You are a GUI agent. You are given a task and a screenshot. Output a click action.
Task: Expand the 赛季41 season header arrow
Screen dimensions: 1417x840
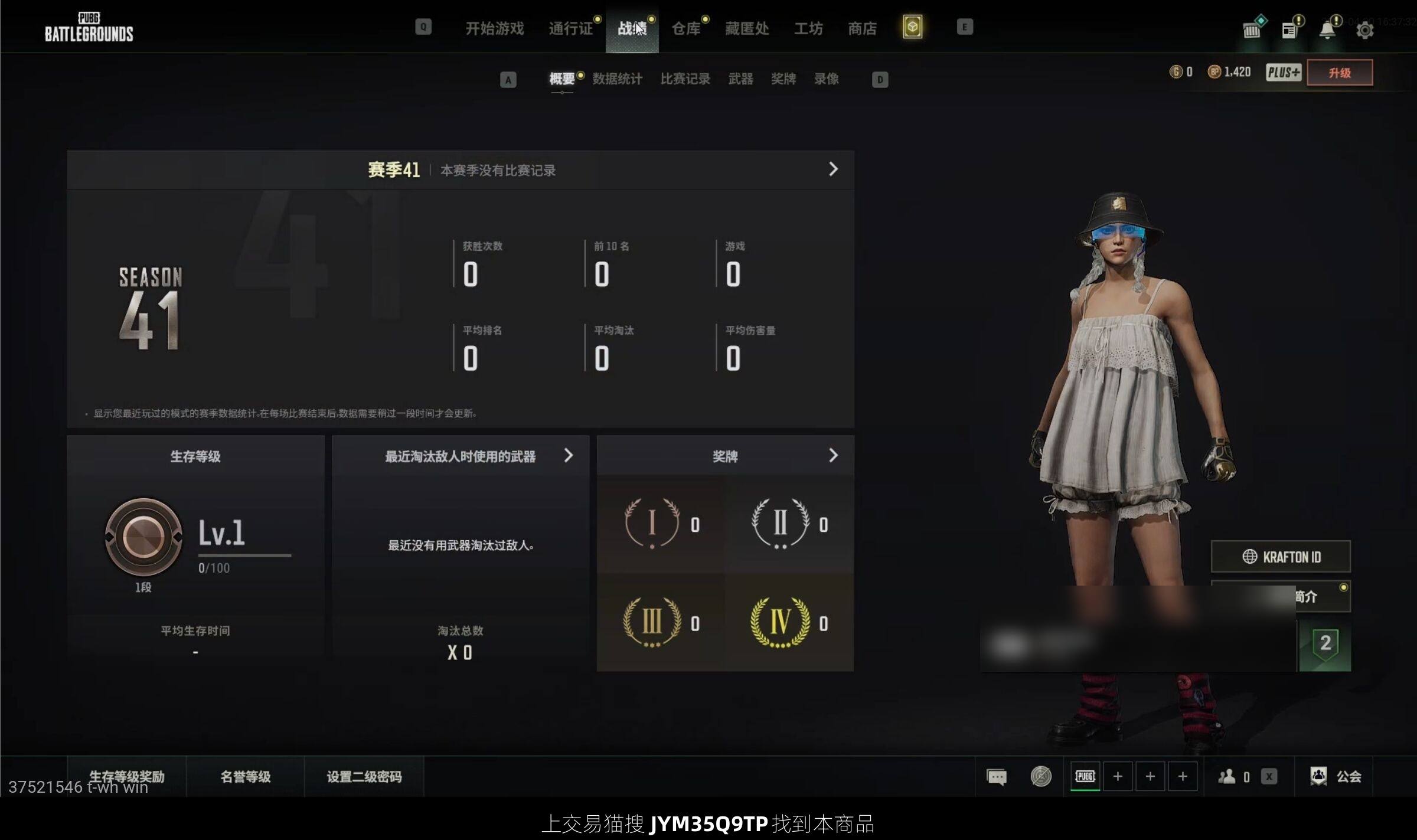(x=833, y=169)
